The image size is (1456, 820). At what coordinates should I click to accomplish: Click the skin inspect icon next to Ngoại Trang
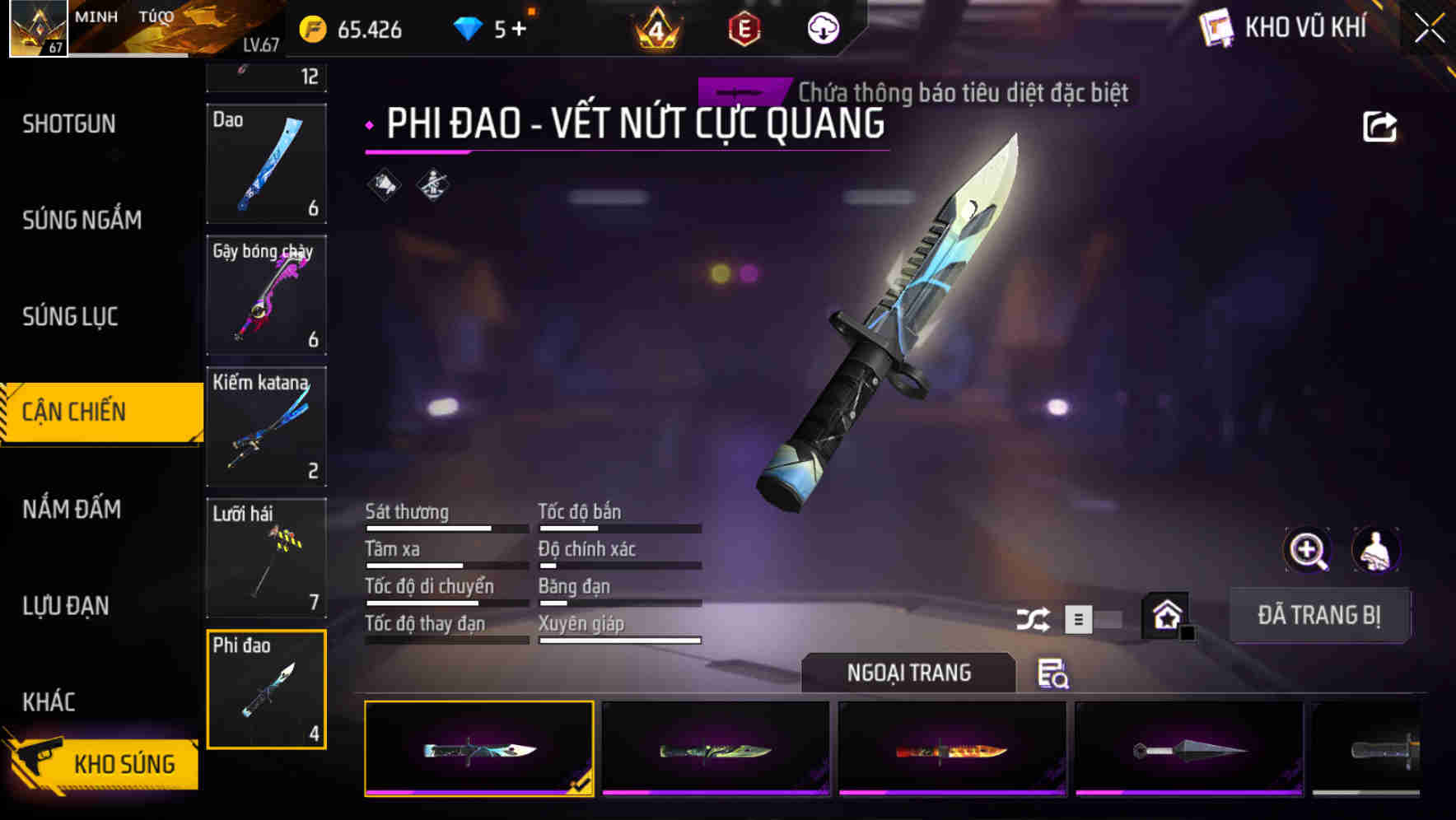click(1054, 674)
